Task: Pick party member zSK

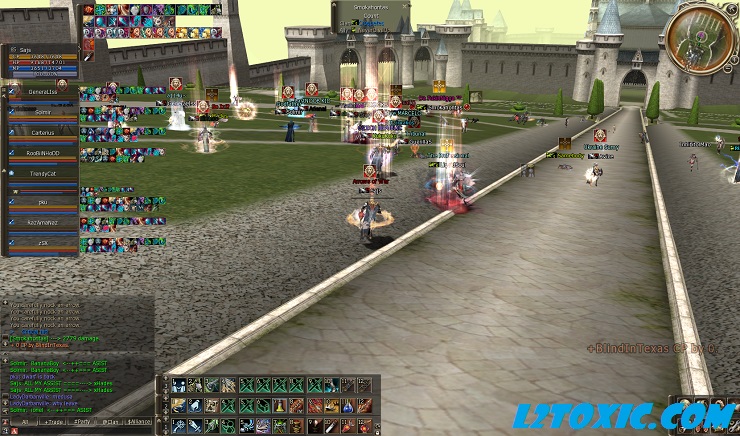Action: 42,242
